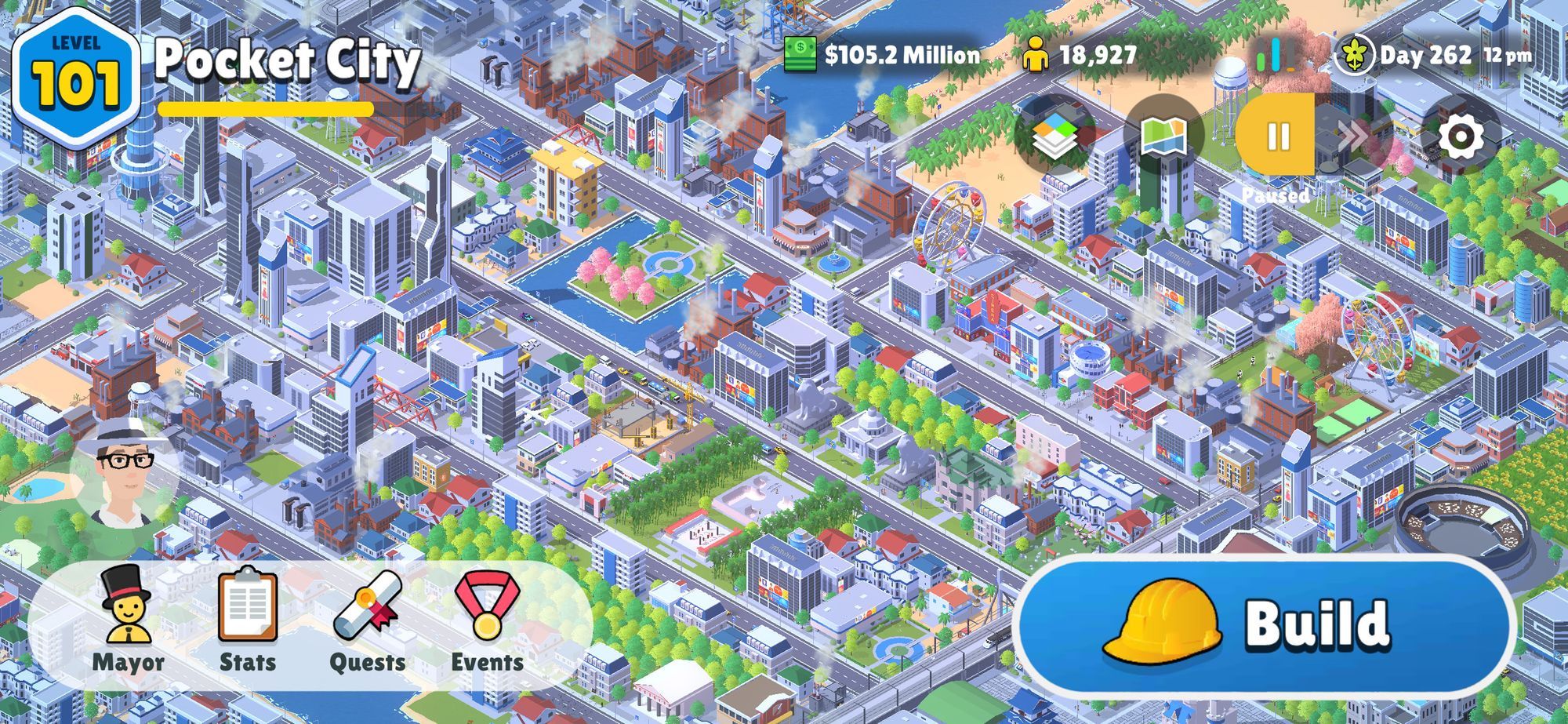Toggle fast-forward game speed
The width and height of the screenshot is (1568, 724).
point(1354,133)
